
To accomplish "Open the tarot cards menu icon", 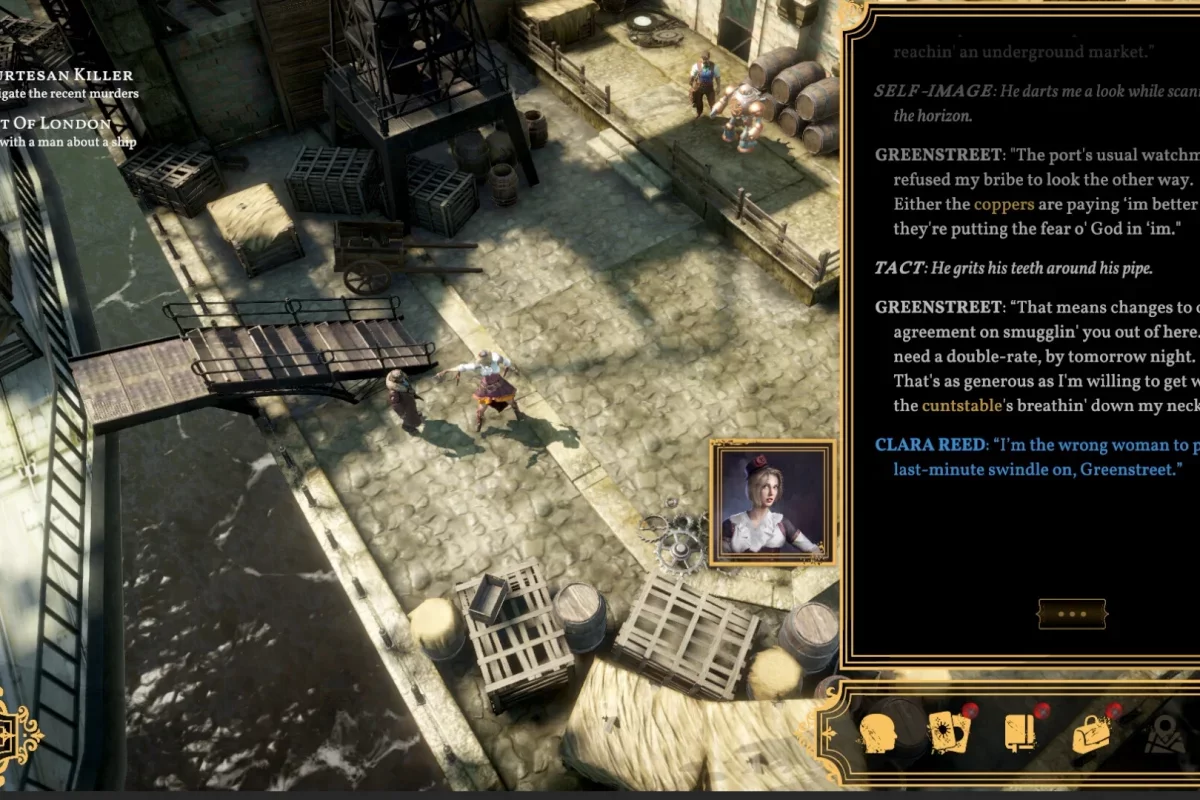I will pyautogui.click(x=949, y=733).
